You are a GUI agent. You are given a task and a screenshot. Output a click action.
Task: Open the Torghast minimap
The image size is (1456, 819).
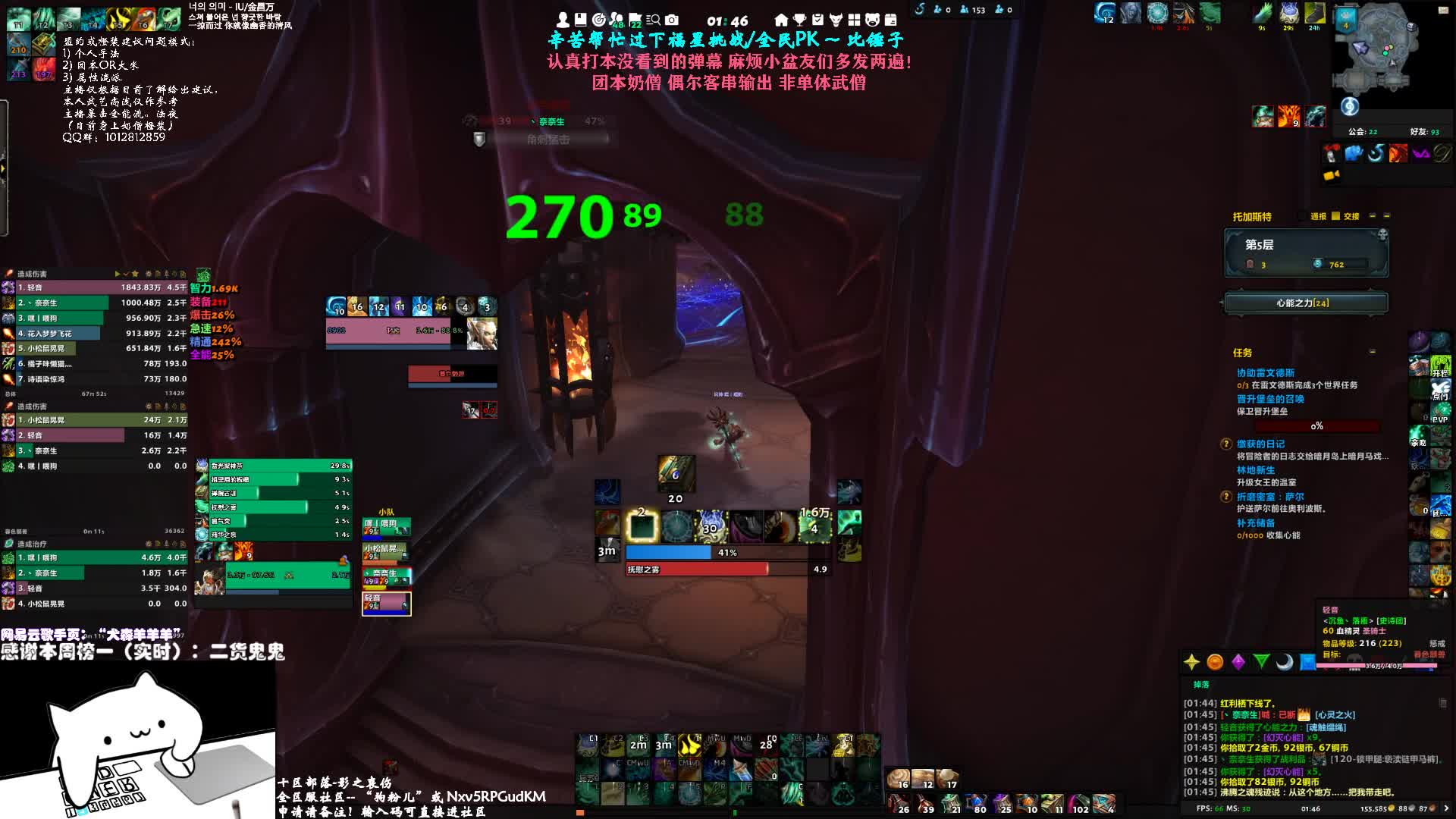pyautogui.click(x=1376, y=47)
